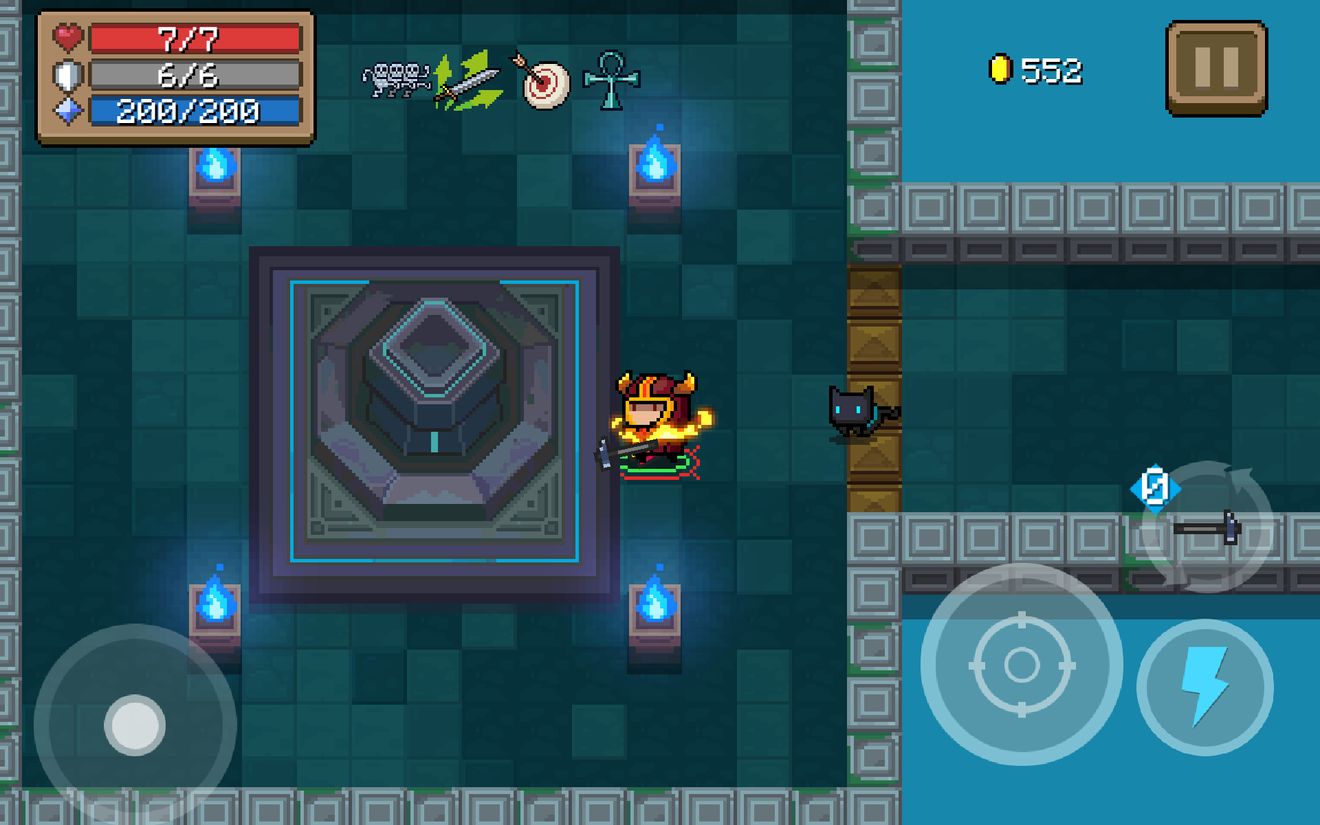Activate the lightning bolt skill

click(1205, 687)
